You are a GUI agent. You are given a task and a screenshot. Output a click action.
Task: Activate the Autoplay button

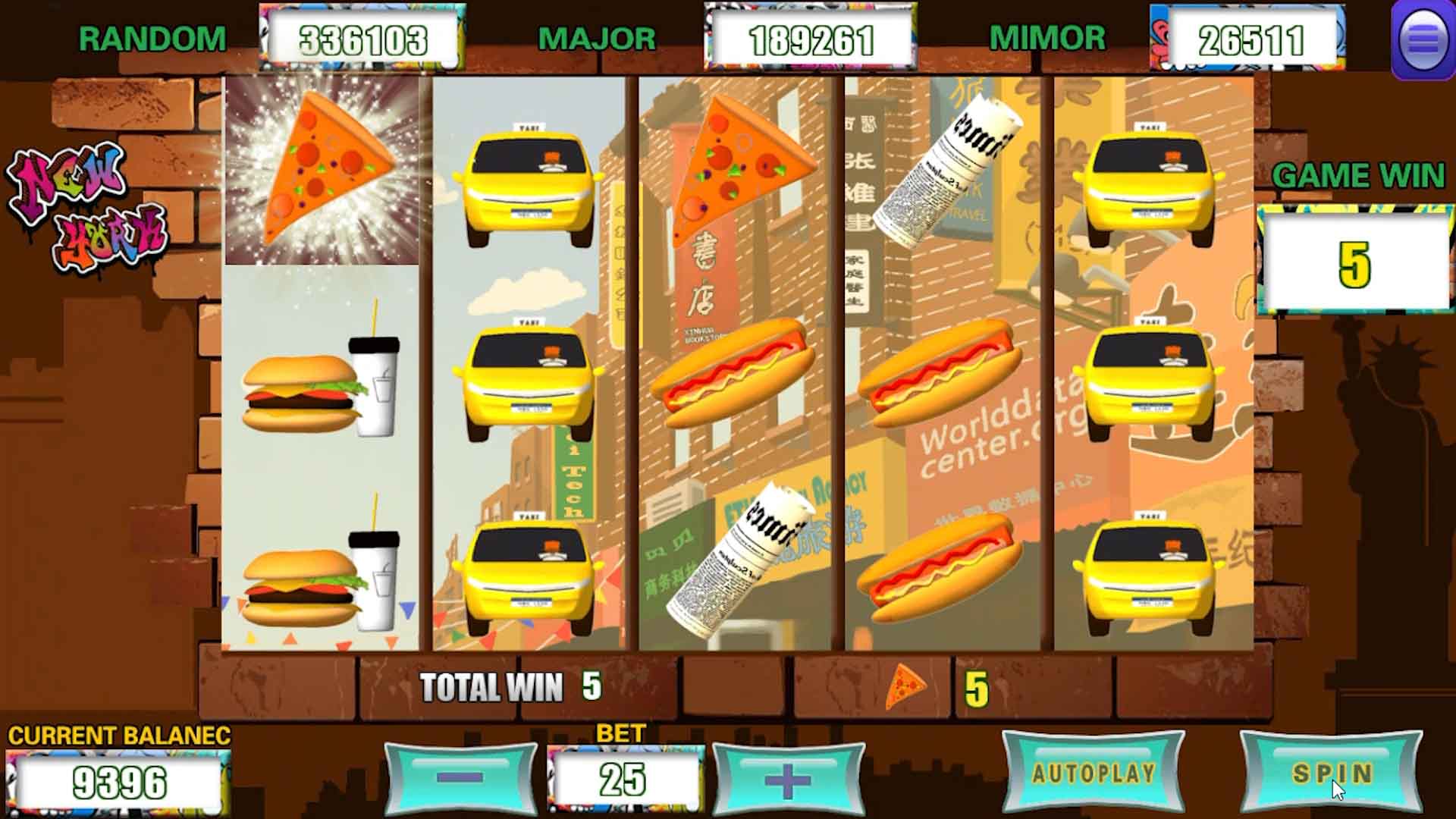click(1093, 773)
